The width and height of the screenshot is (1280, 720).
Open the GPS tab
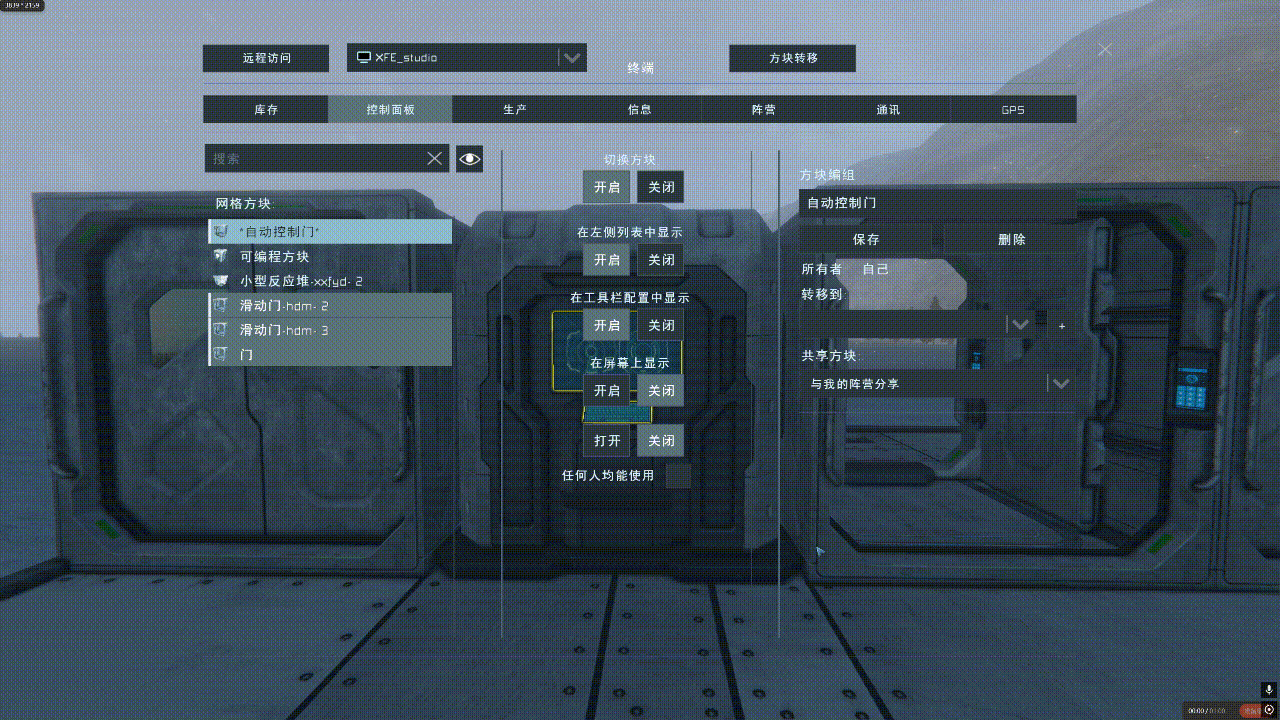click(1012, 110)
